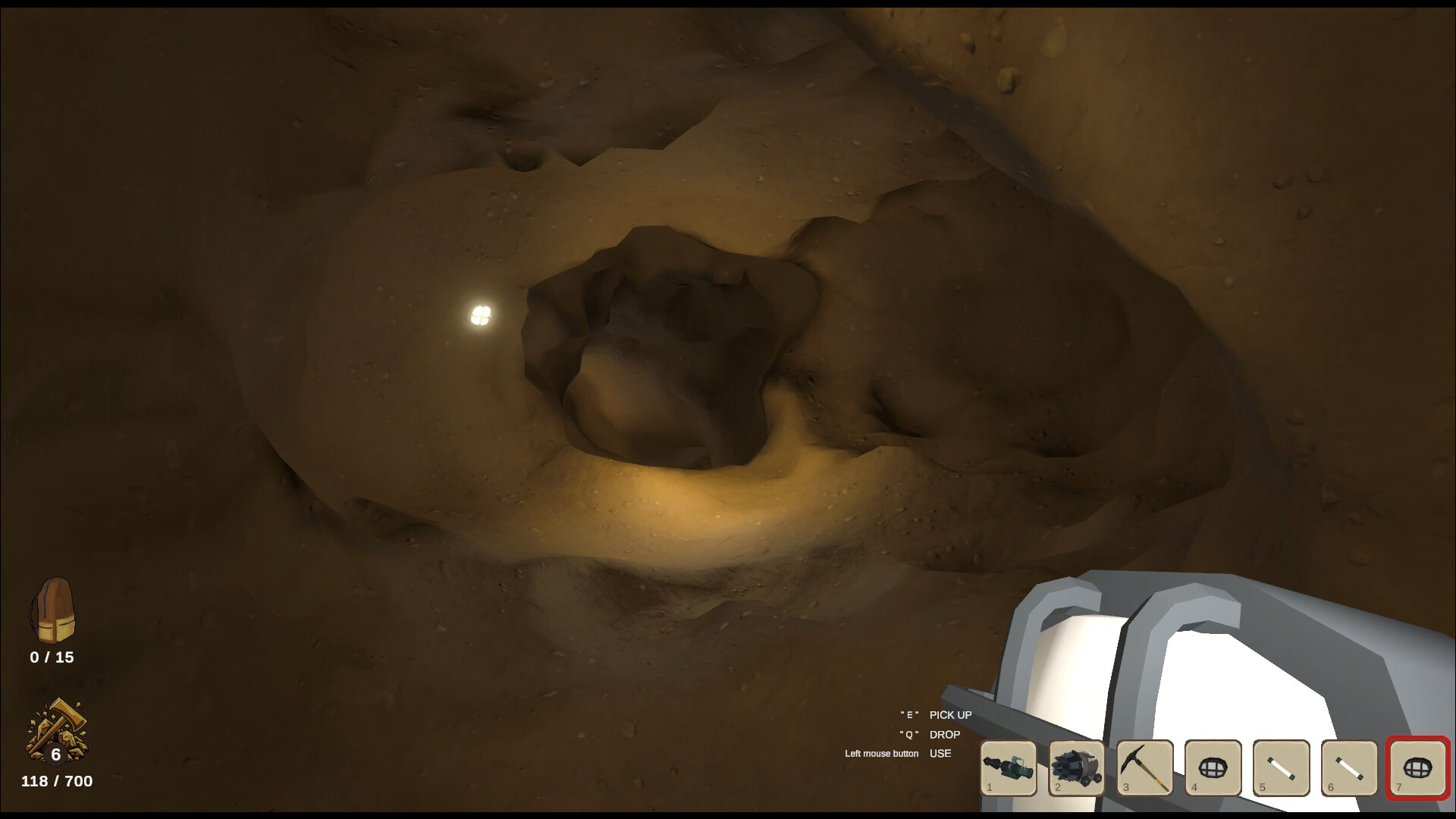
Task: Select the second glow stick in slot 6
Action: [1349, 769]
